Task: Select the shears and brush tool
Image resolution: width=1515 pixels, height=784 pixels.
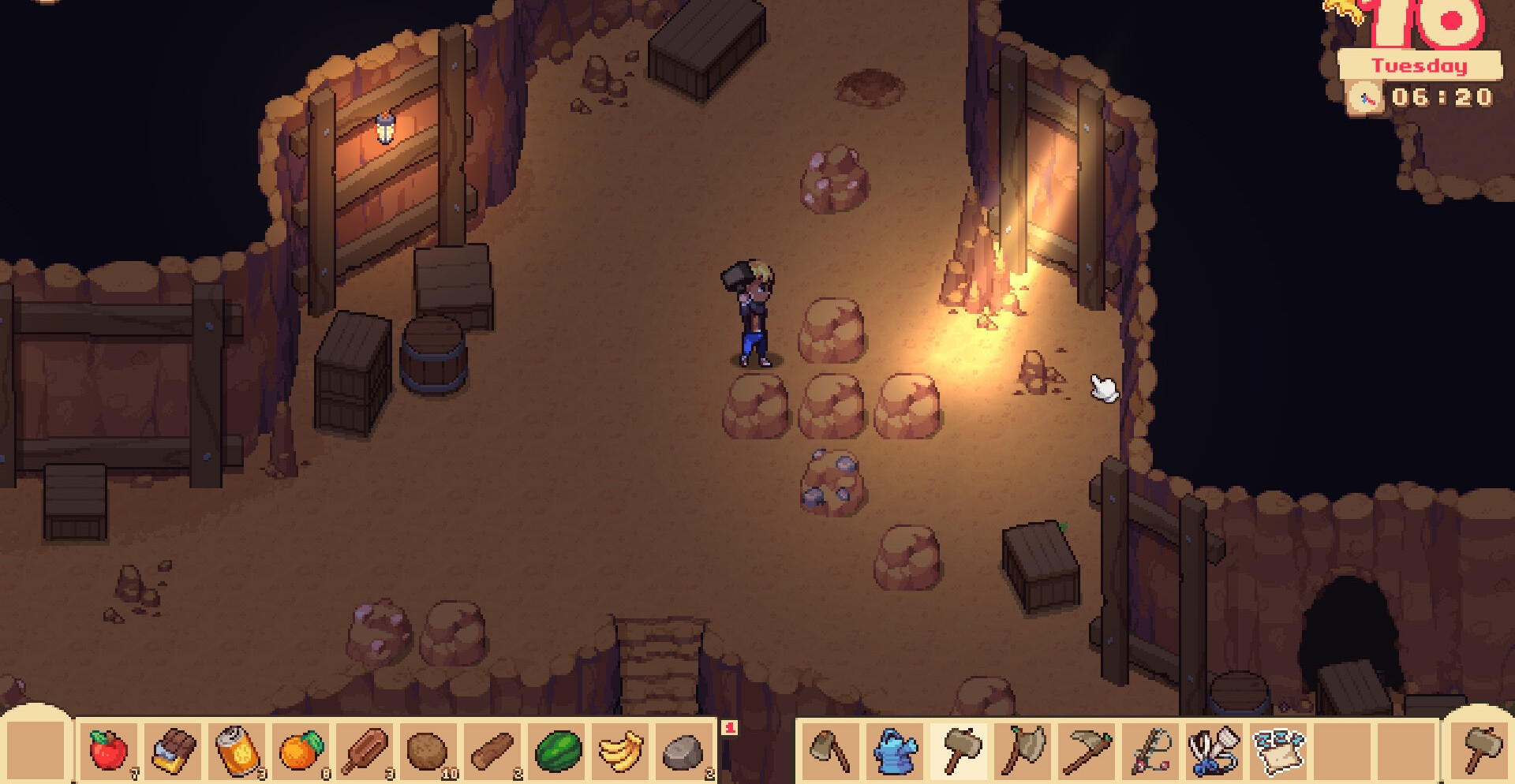Action: [1214, 750]
